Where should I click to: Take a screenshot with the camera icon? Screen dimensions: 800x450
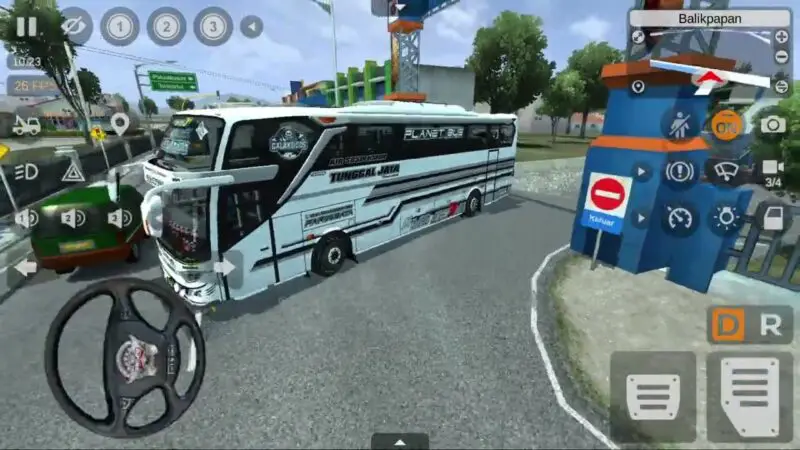pos(773,124)
